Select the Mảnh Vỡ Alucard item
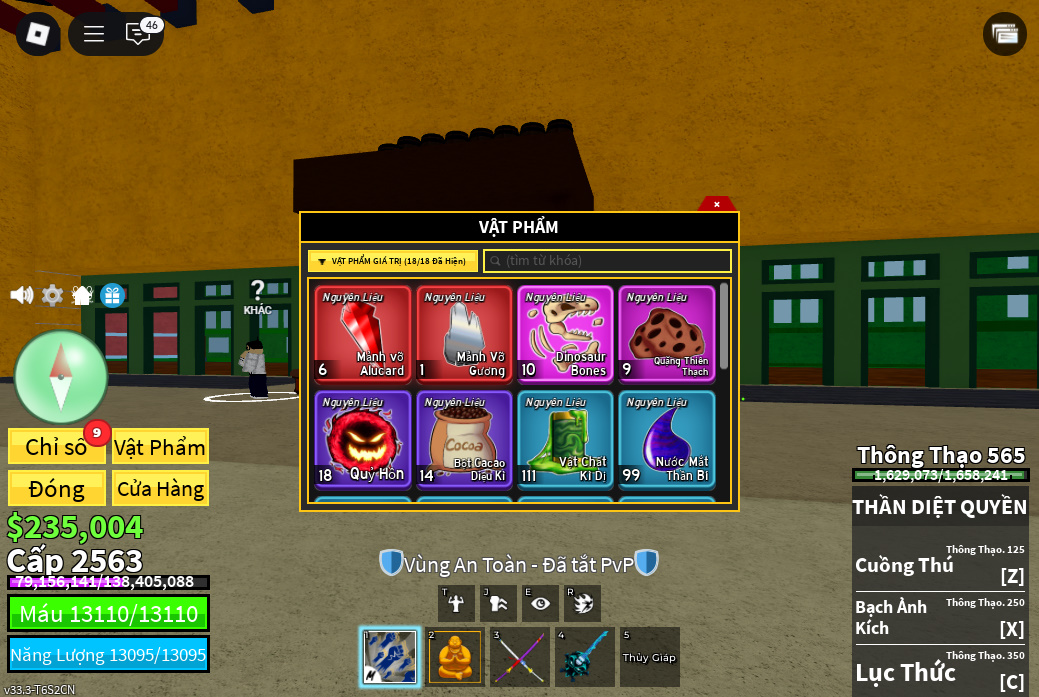The image size is (1039, 697). pos(363,334)
